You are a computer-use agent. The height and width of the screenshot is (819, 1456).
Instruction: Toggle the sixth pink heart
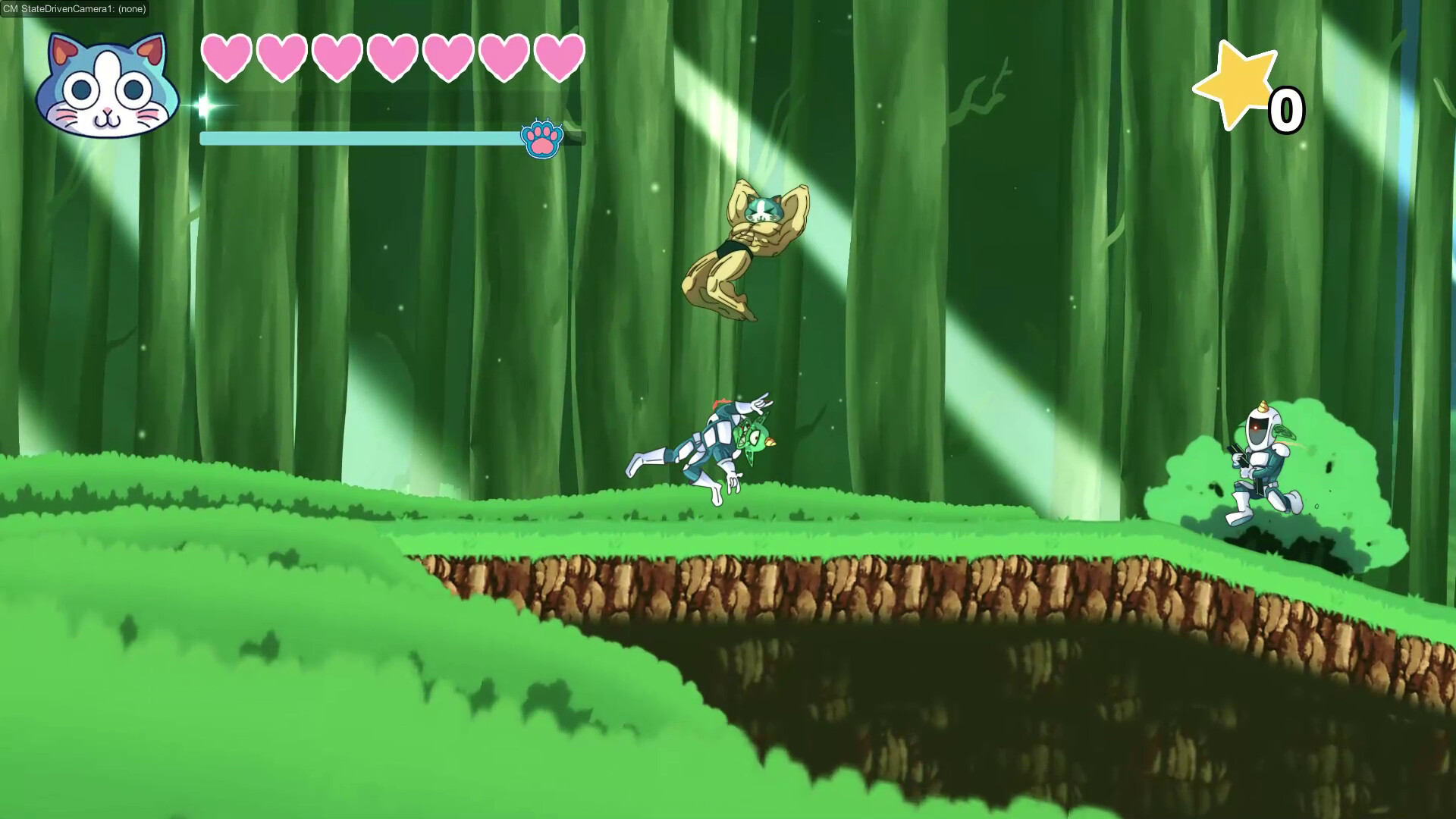pos(504,57)
